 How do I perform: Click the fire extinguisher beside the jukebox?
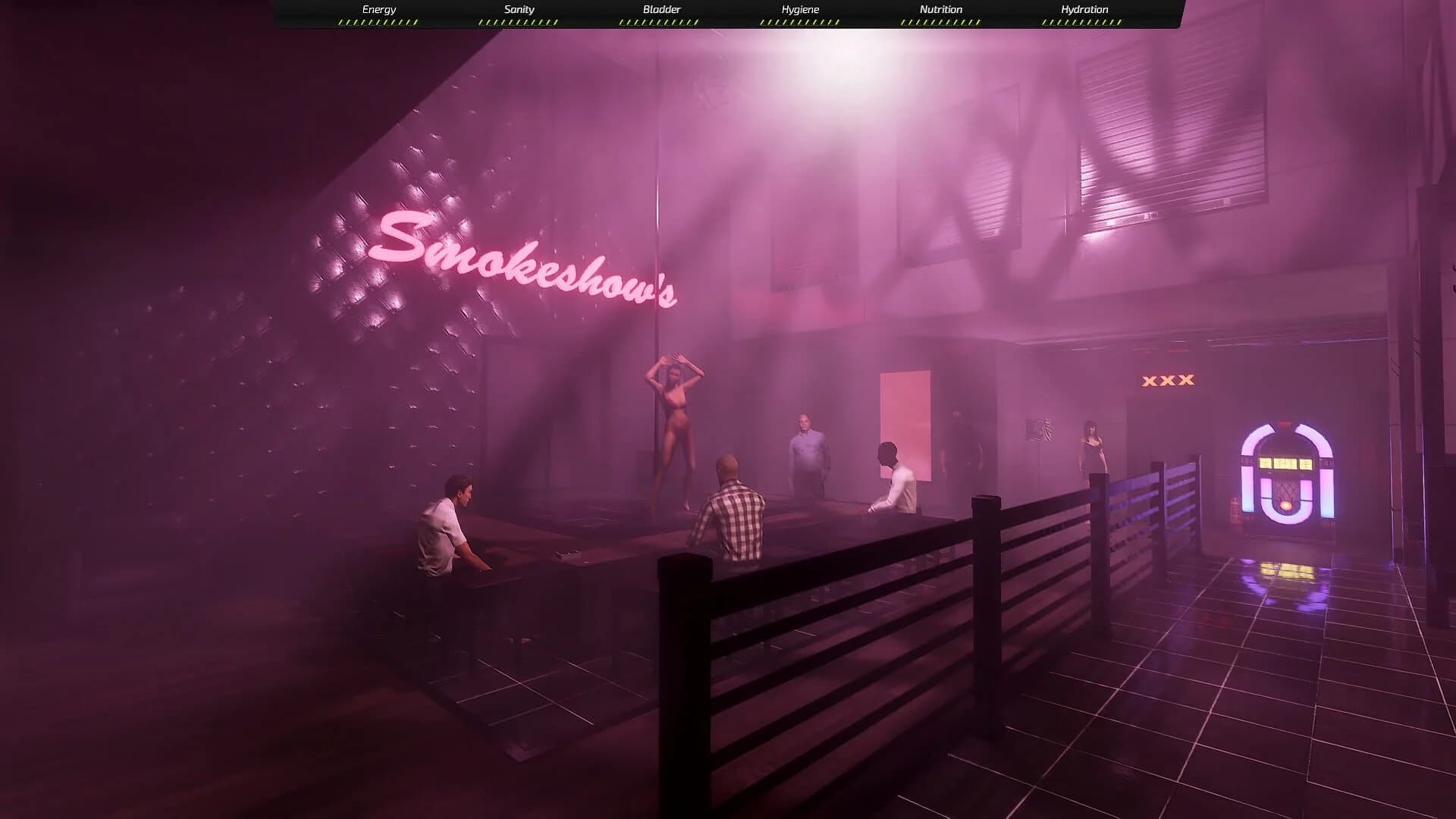point(1235,510)
